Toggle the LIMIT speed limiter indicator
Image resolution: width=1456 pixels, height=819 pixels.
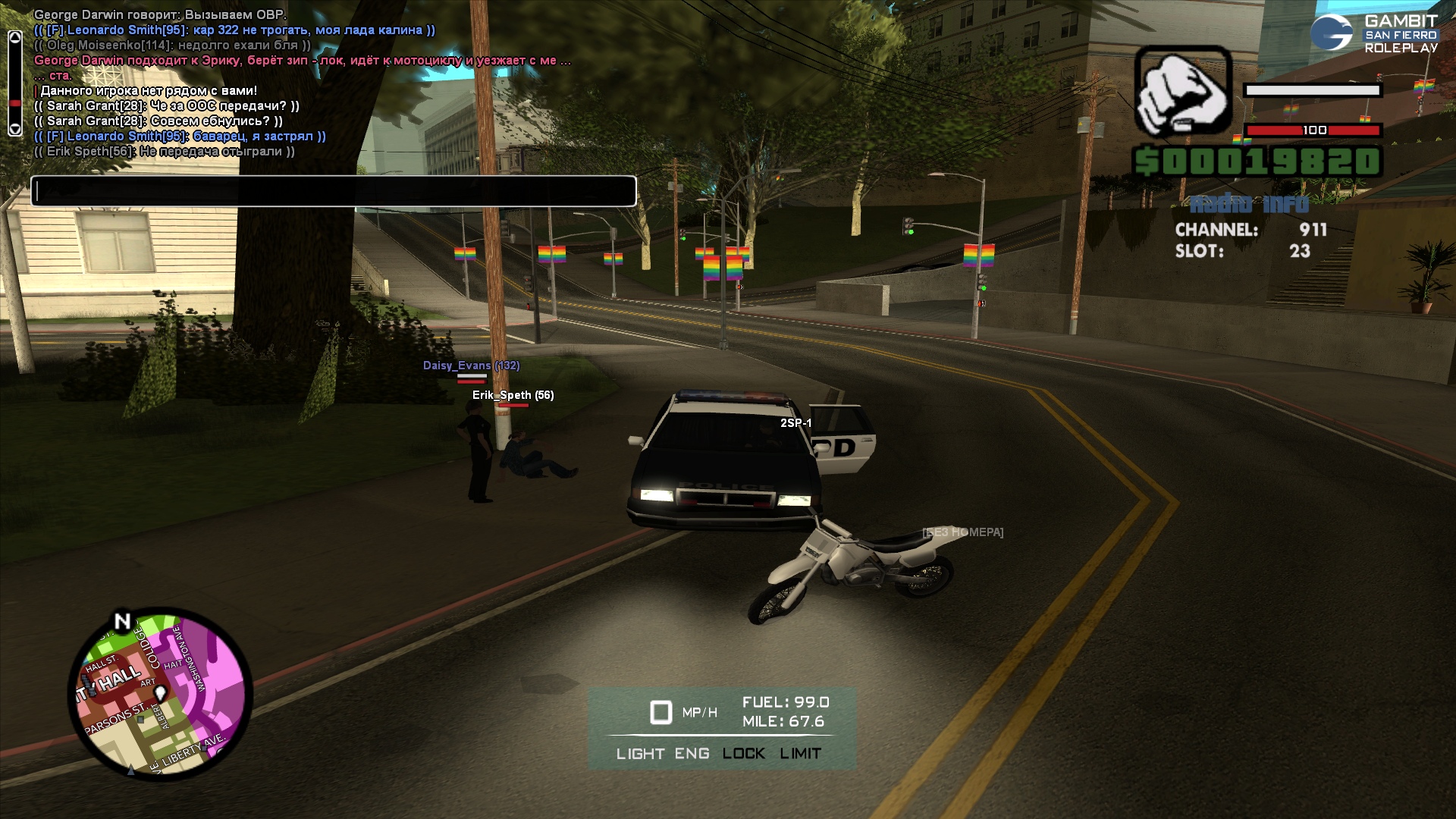[800, 754]
